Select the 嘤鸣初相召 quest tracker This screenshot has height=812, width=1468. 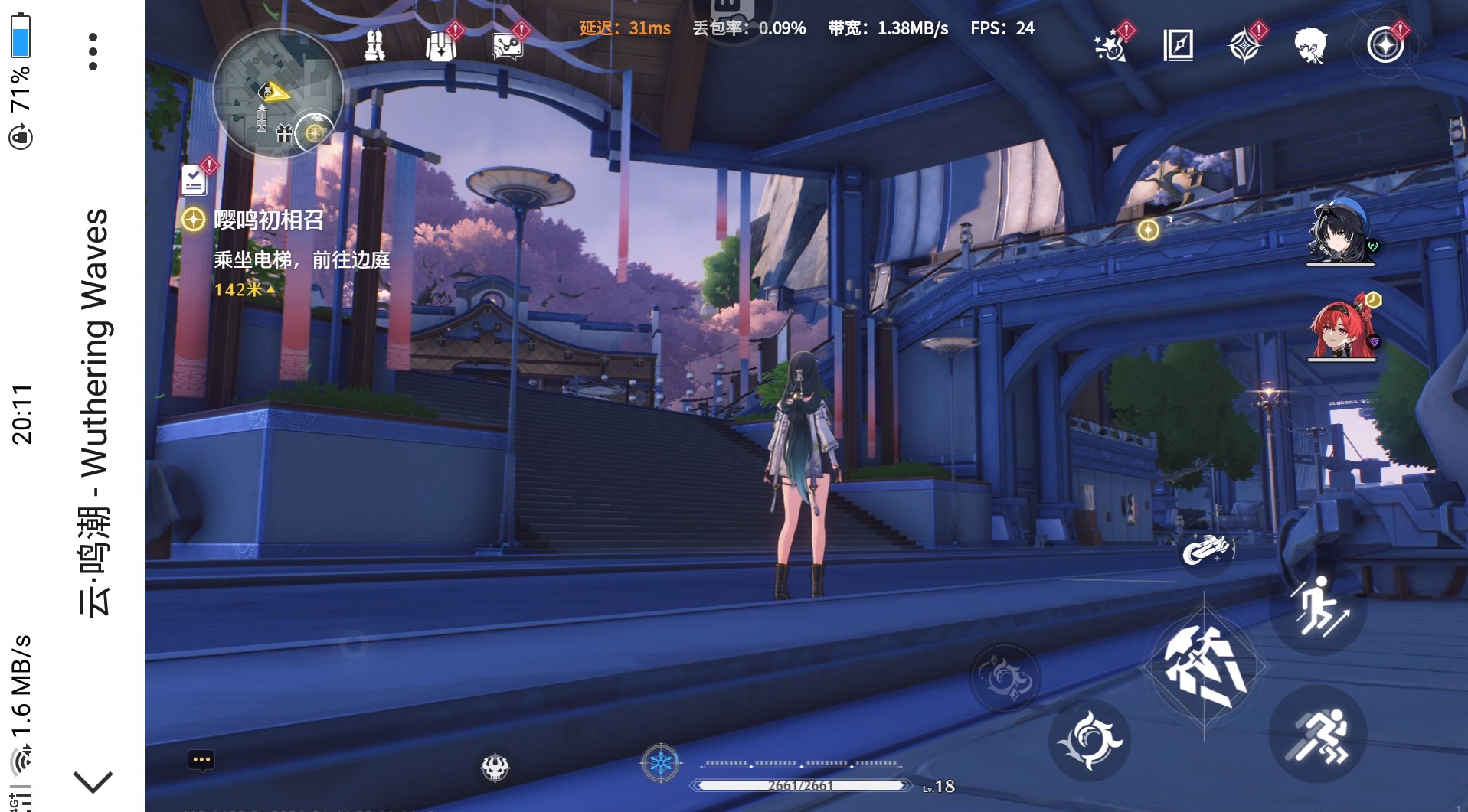[x=268, y=220]
